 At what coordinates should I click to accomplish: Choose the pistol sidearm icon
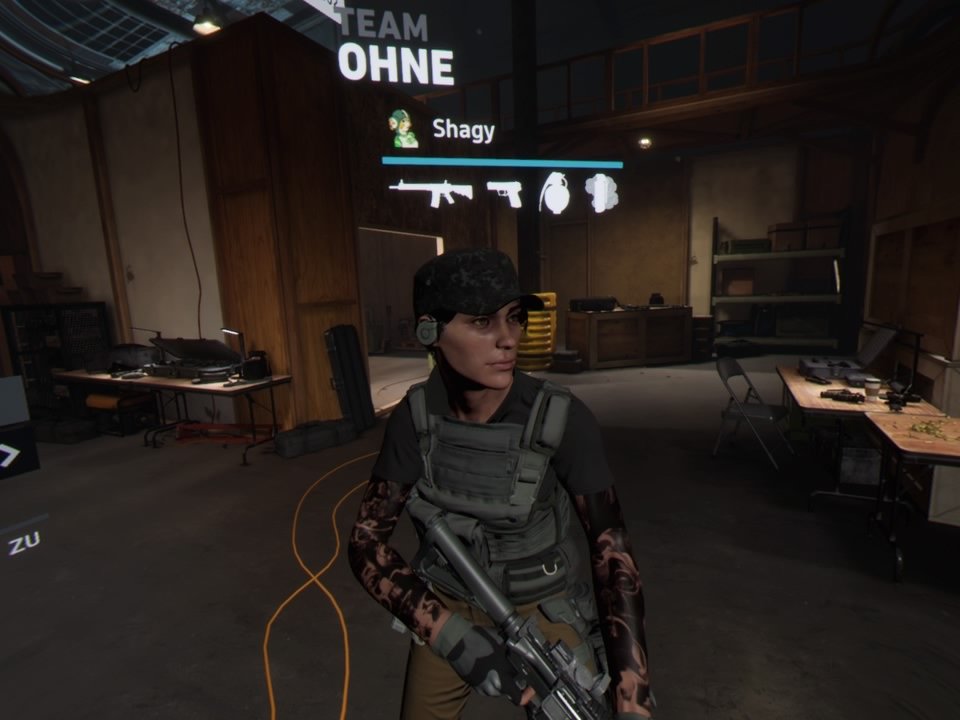[505, 192]
